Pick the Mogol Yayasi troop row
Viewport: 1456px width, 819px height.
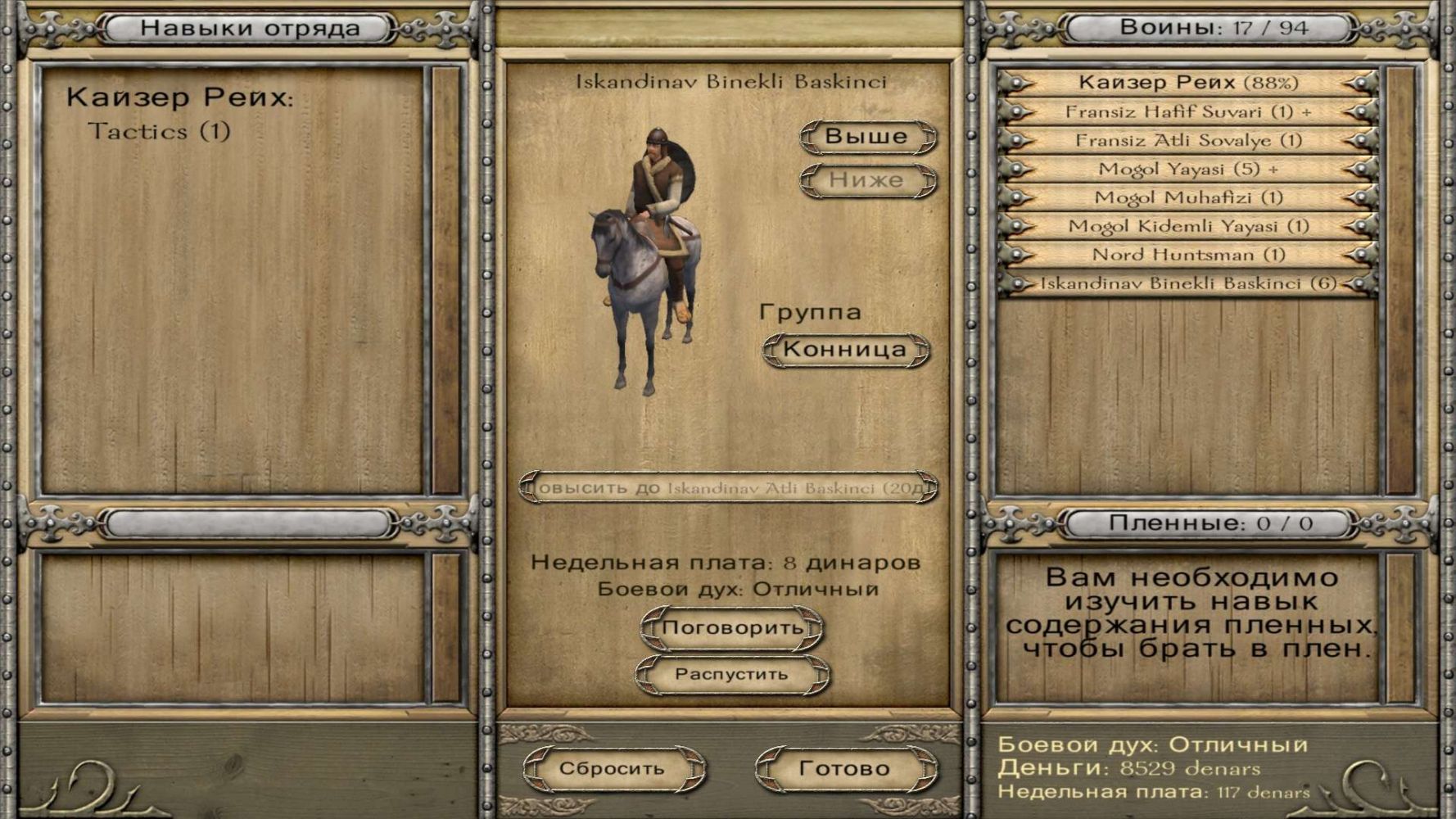[1187, 169]
